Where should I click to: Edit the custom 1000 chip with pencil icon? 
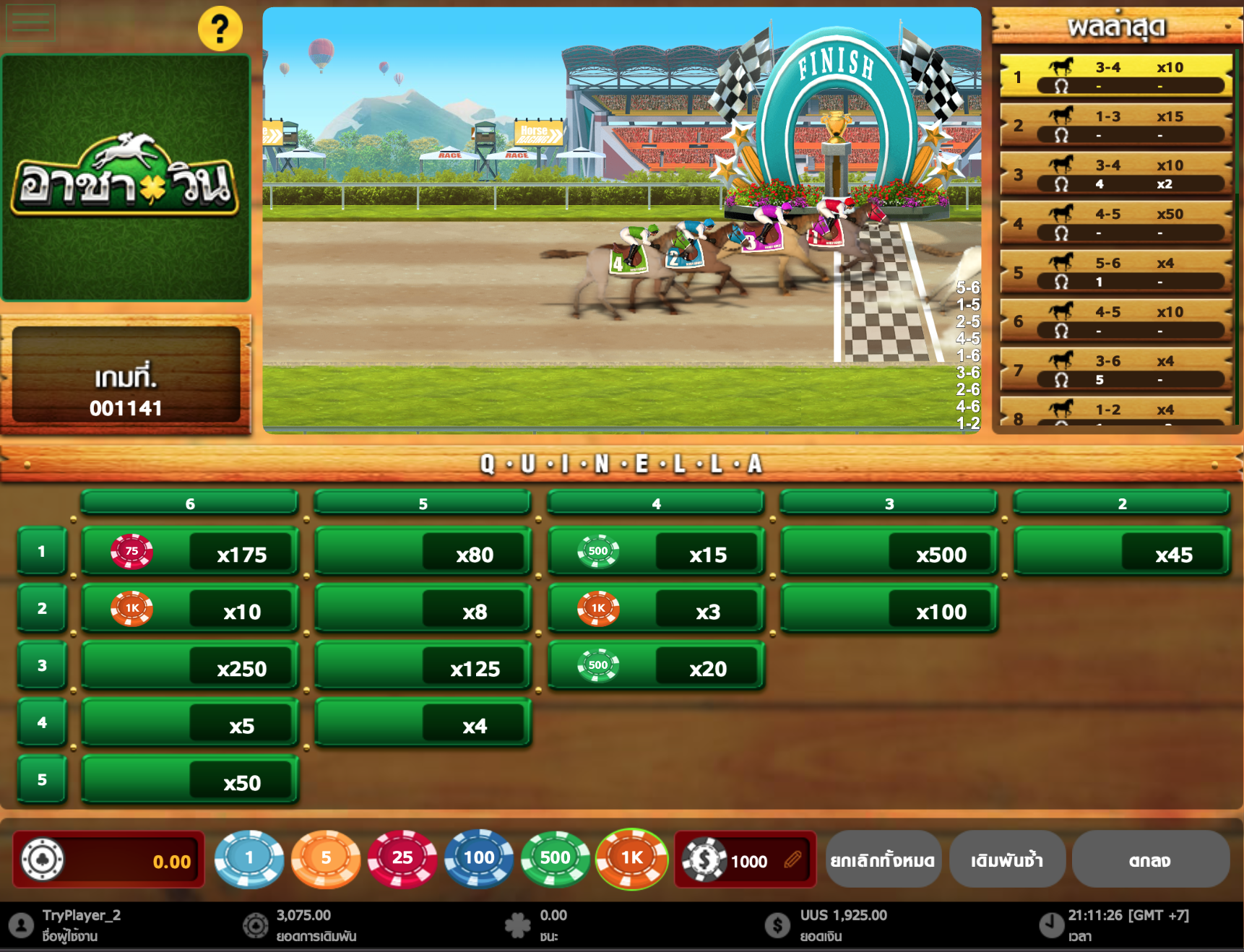click(x=792, y=860)
